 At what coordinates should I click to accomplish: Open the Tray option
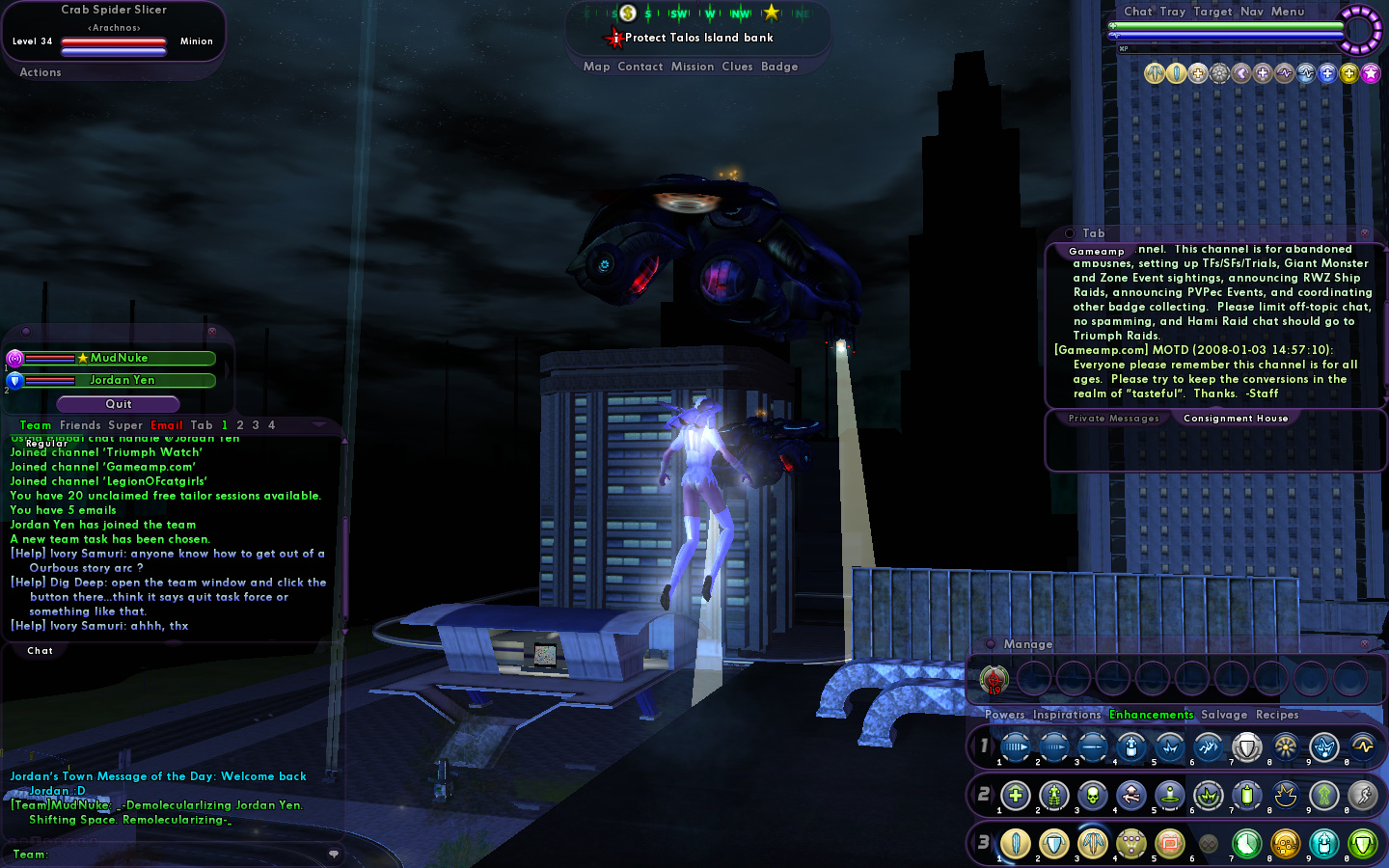(1172, 12)
